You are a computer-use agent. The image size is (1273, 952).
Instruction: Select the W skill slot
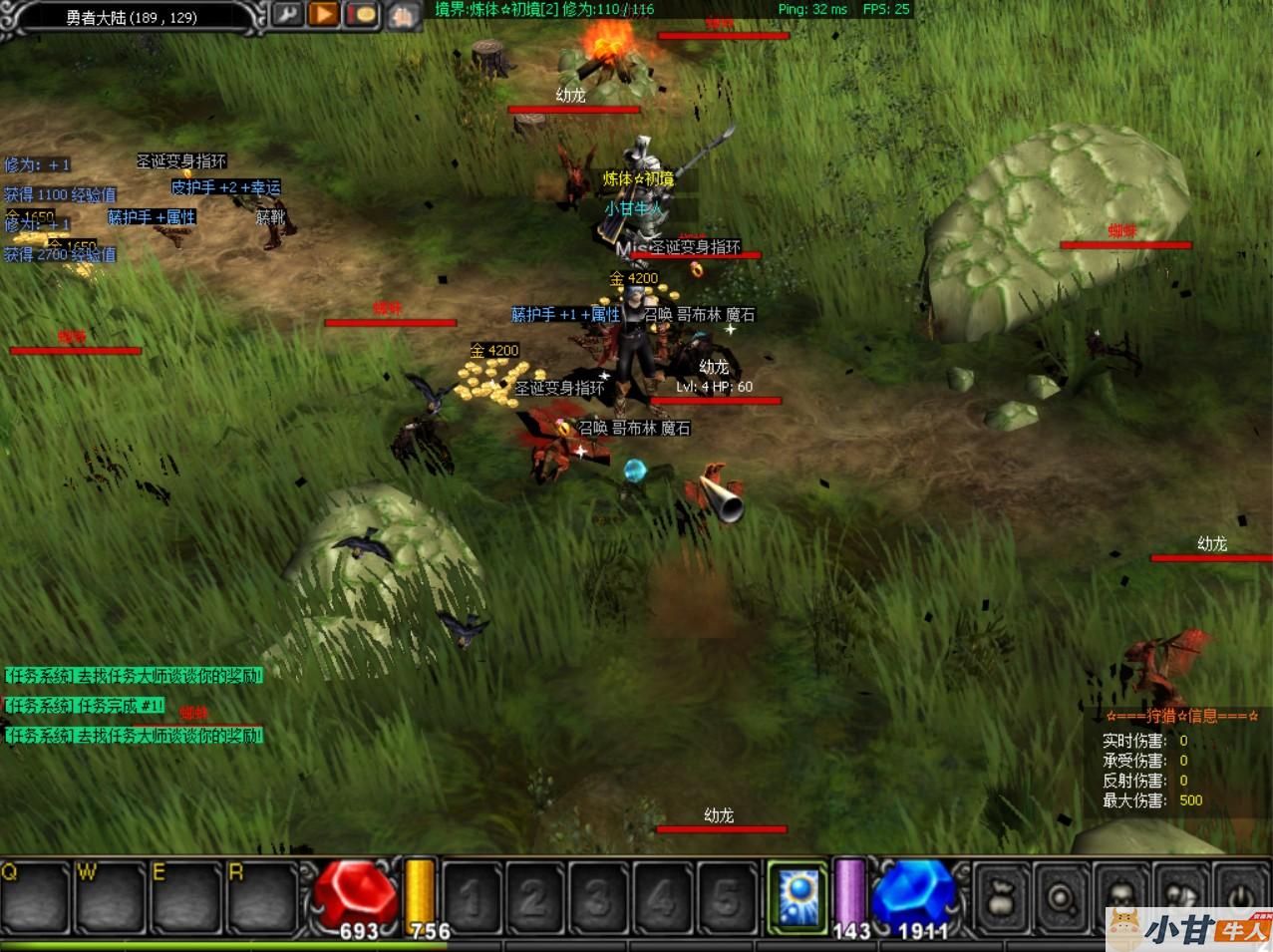click(111, 897)
